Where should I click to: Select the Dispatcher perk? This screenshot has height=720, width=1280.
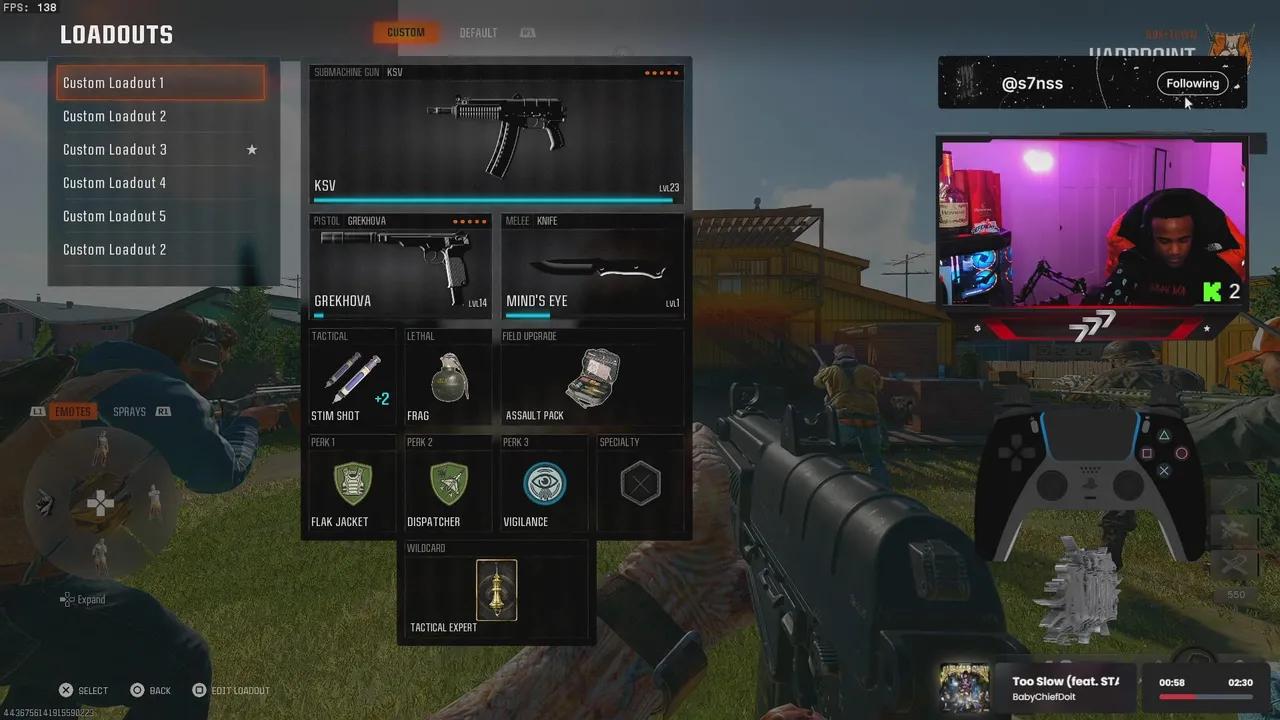pyautogui.click(x=447, y=484)
